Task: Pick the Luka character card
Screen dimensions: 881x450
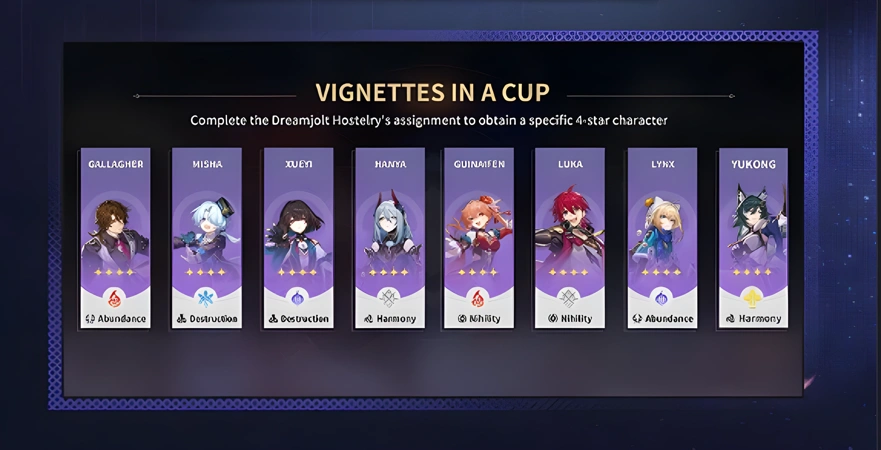Action: (570, 238)
